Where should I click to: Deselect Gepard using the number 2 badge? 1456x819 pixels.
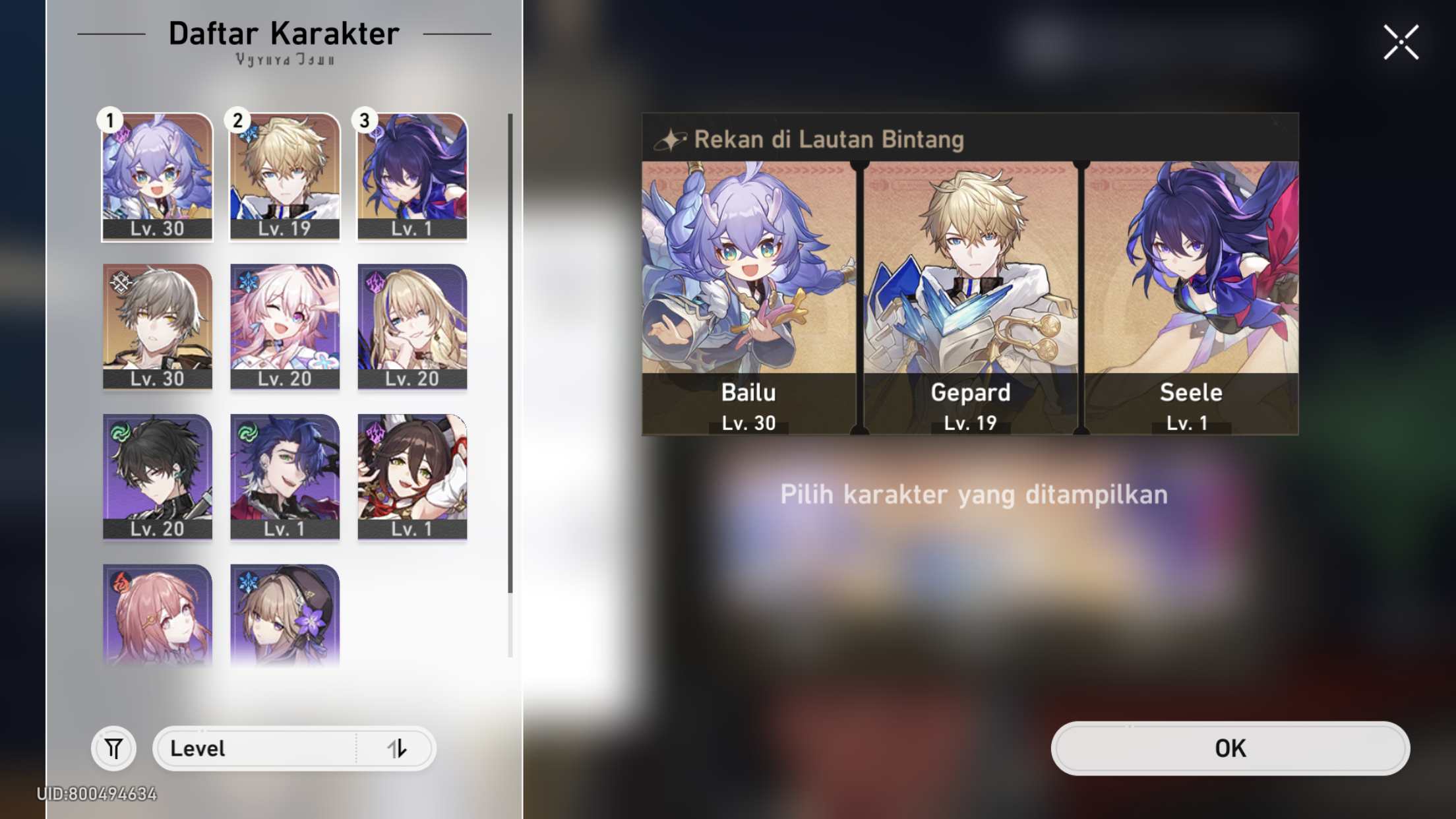(237, 120)
